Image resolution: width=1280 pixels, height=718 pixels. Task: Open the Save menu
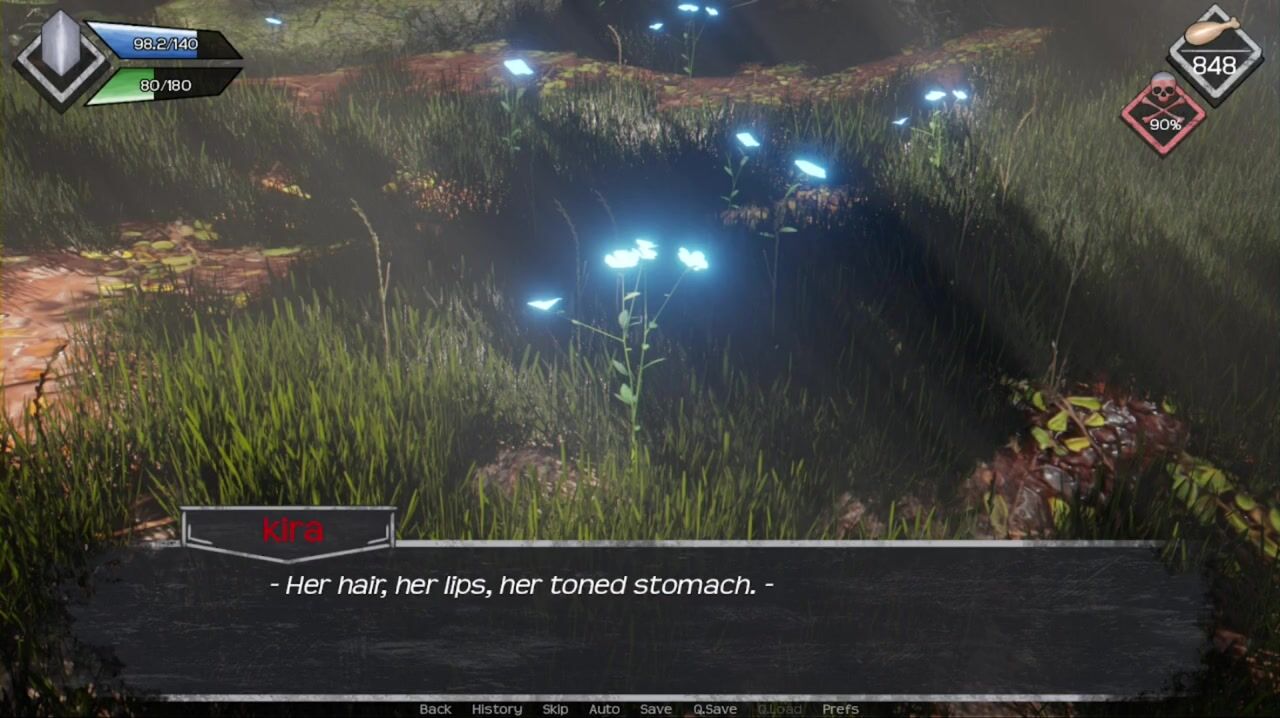click(656, 709)
